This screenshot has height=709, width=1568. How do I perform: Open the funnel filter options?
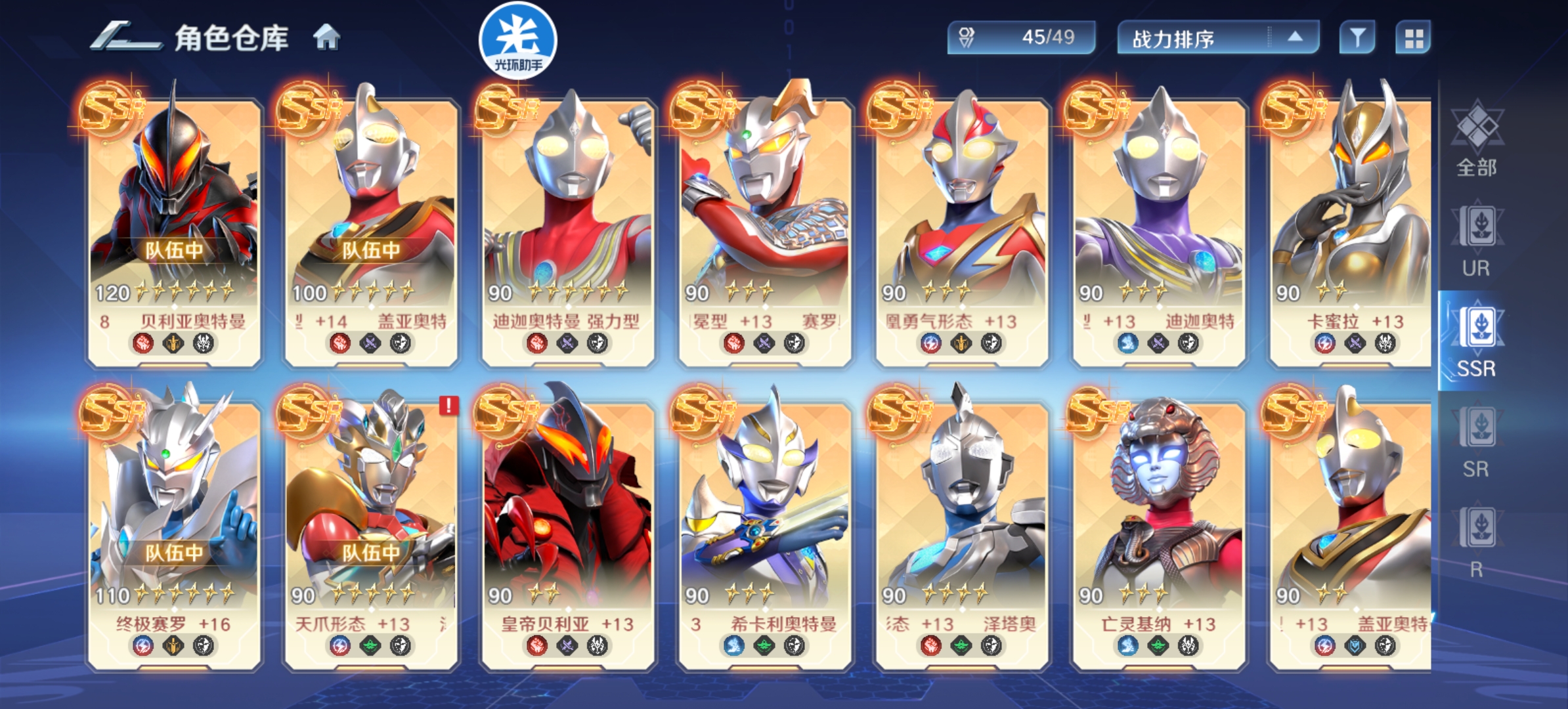(1357, 38)
